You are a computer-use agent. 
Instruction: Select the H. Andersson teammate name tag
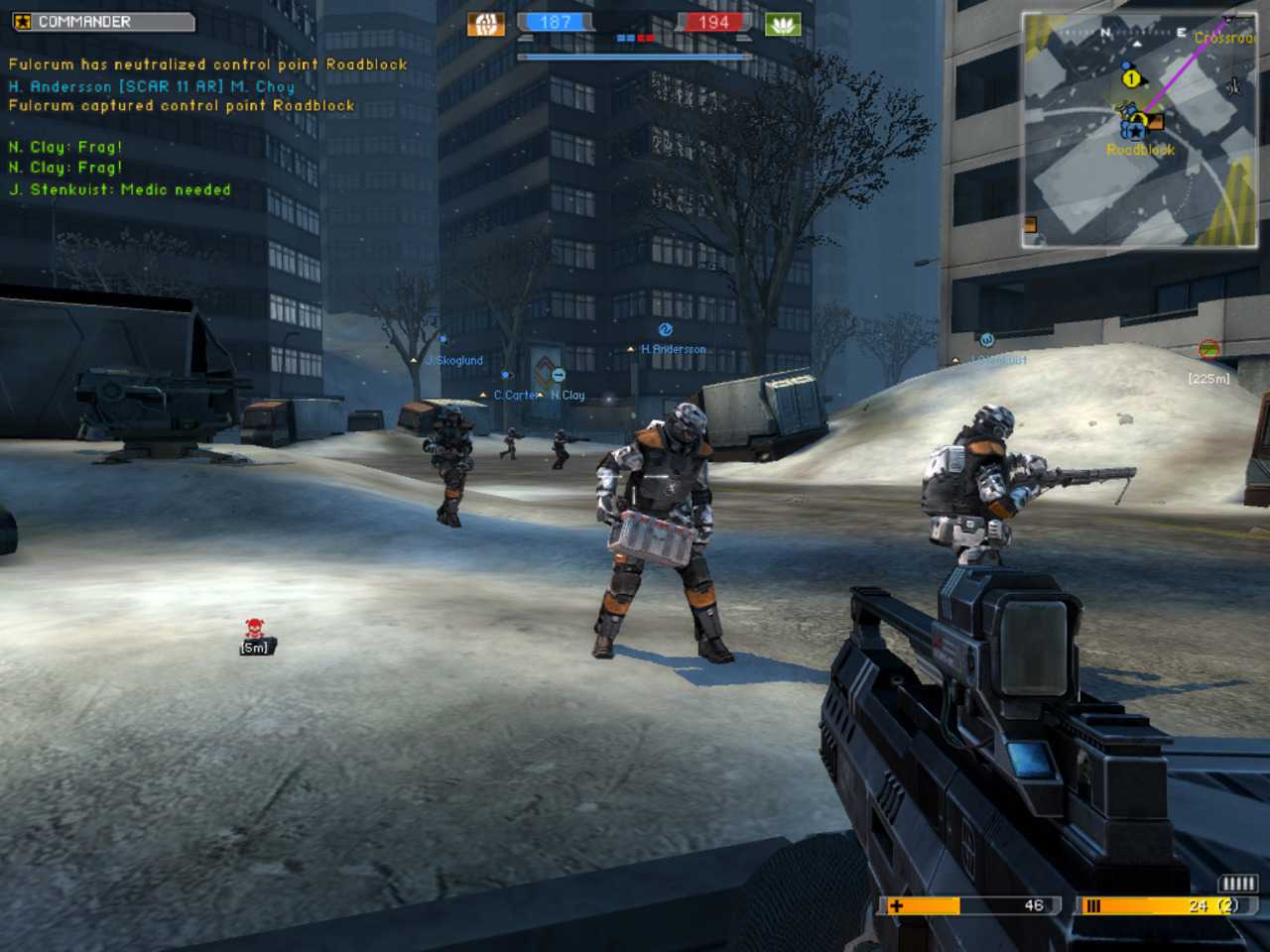pyautogui.click(x=674, y=349)
